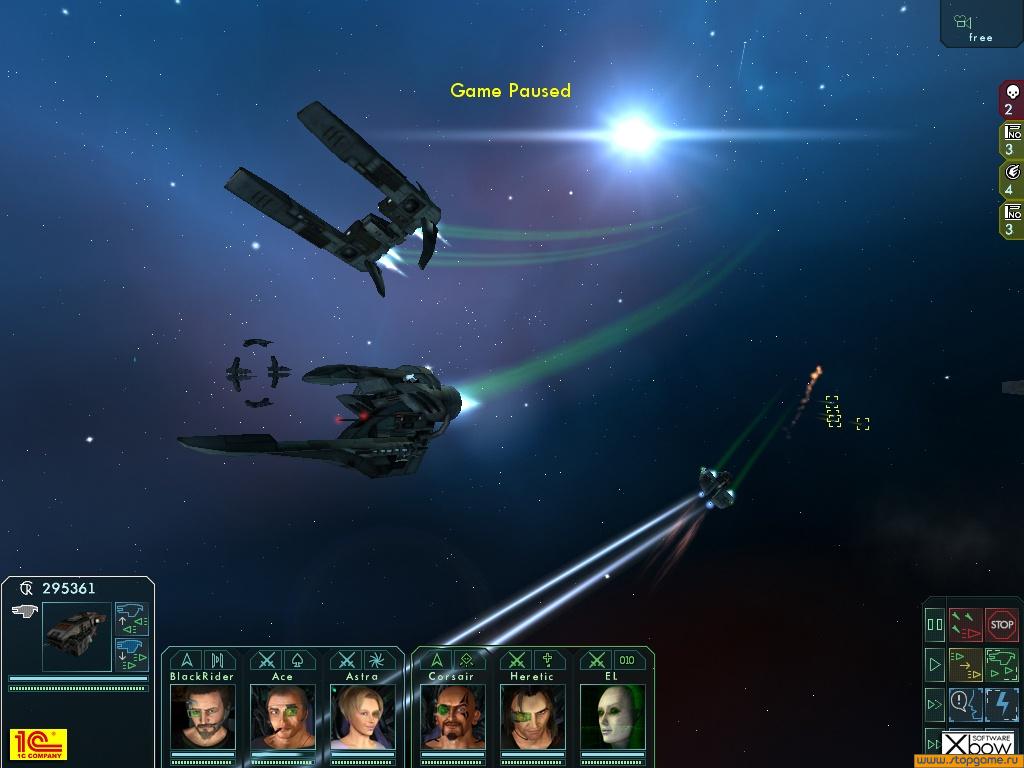Select the pilot Astra
This screenshot has width=1024, height=768.
click(363, 716)
